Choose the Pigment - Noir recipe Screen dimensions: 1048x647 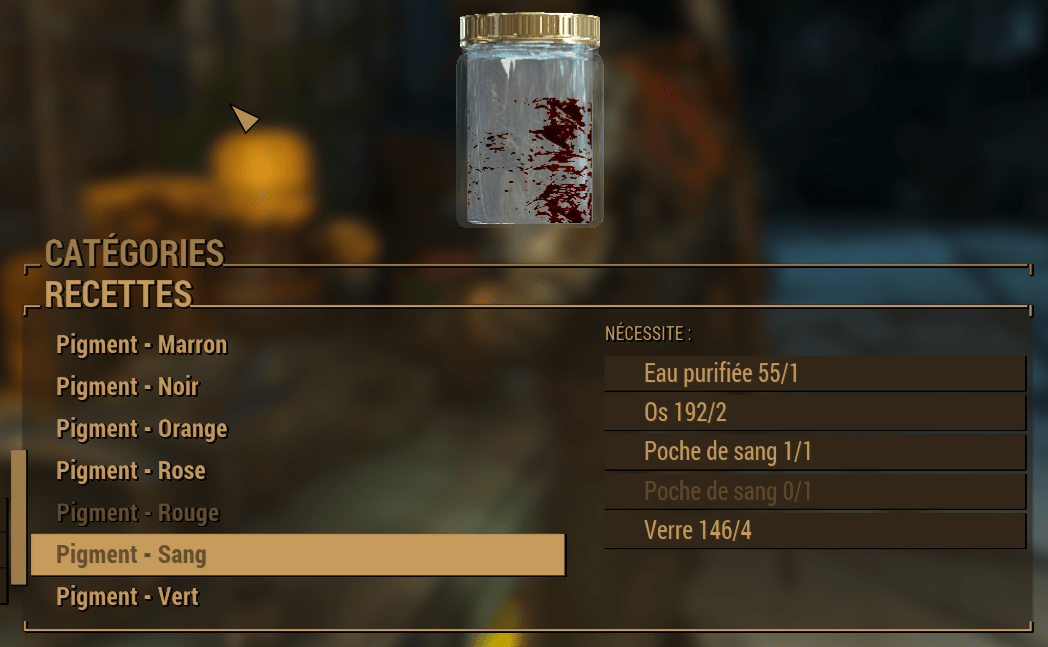[128, 387]
